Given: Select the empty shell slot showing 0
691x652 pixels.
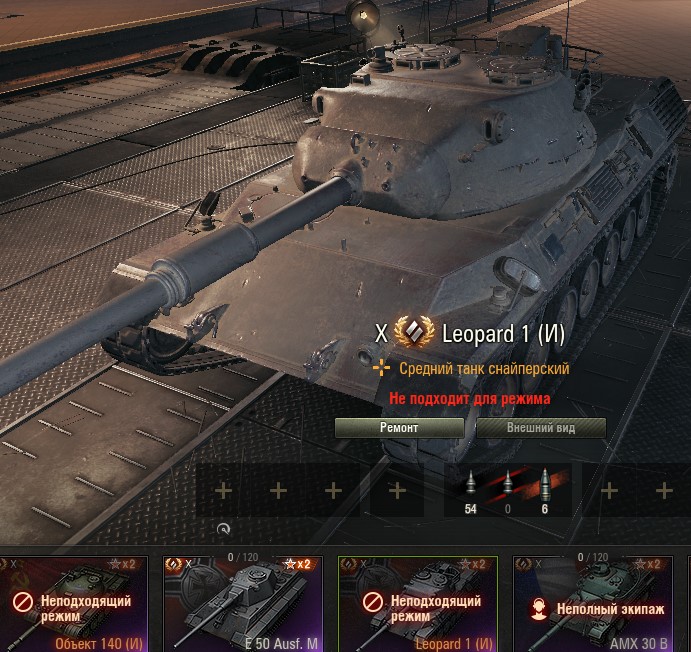Looking at the screenshot, I should [x=507, y=489].
